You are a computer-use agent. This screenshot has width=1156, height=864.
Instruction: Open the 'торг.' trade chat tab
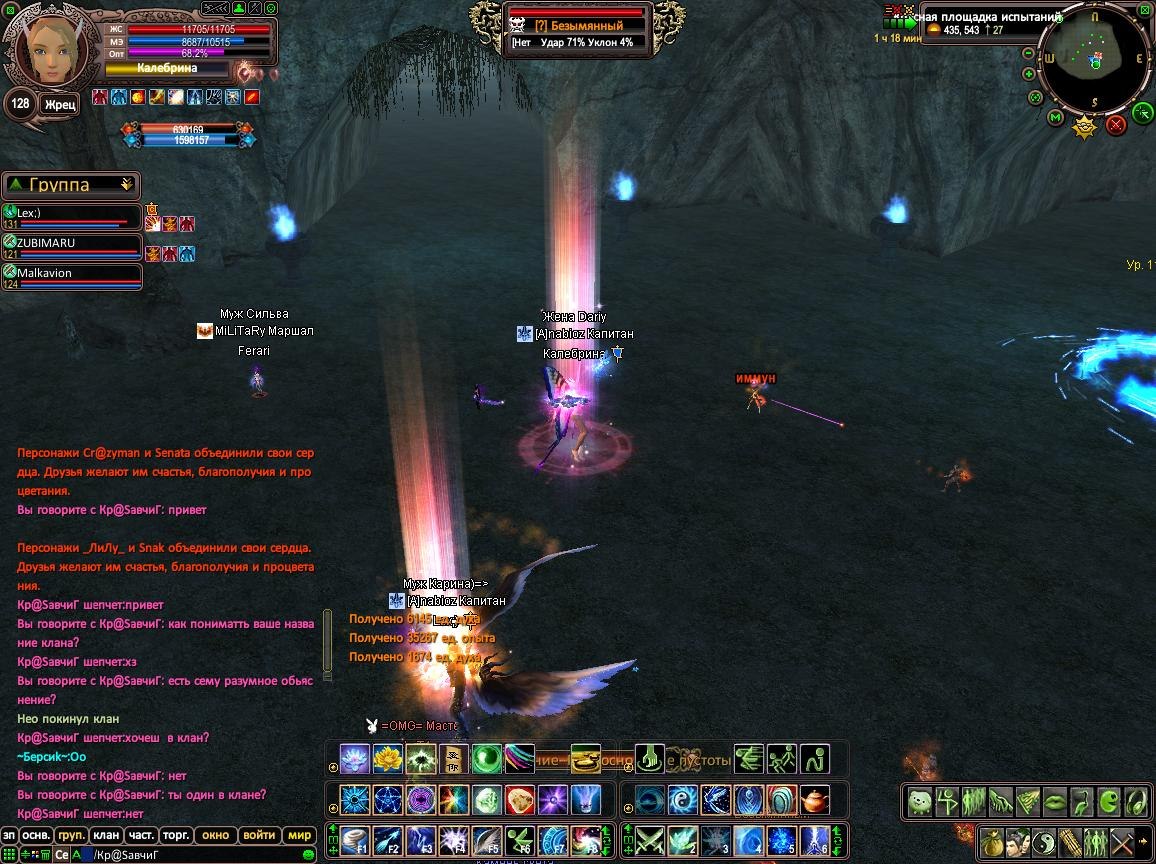[x=176, y=835]
